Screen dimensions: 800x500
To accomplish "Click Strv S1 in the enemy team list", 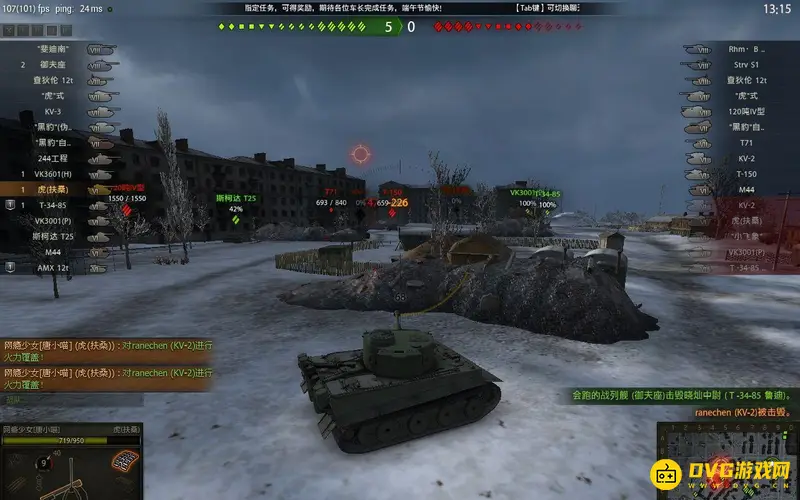I will pyautogui.click(x=745, y=64).
